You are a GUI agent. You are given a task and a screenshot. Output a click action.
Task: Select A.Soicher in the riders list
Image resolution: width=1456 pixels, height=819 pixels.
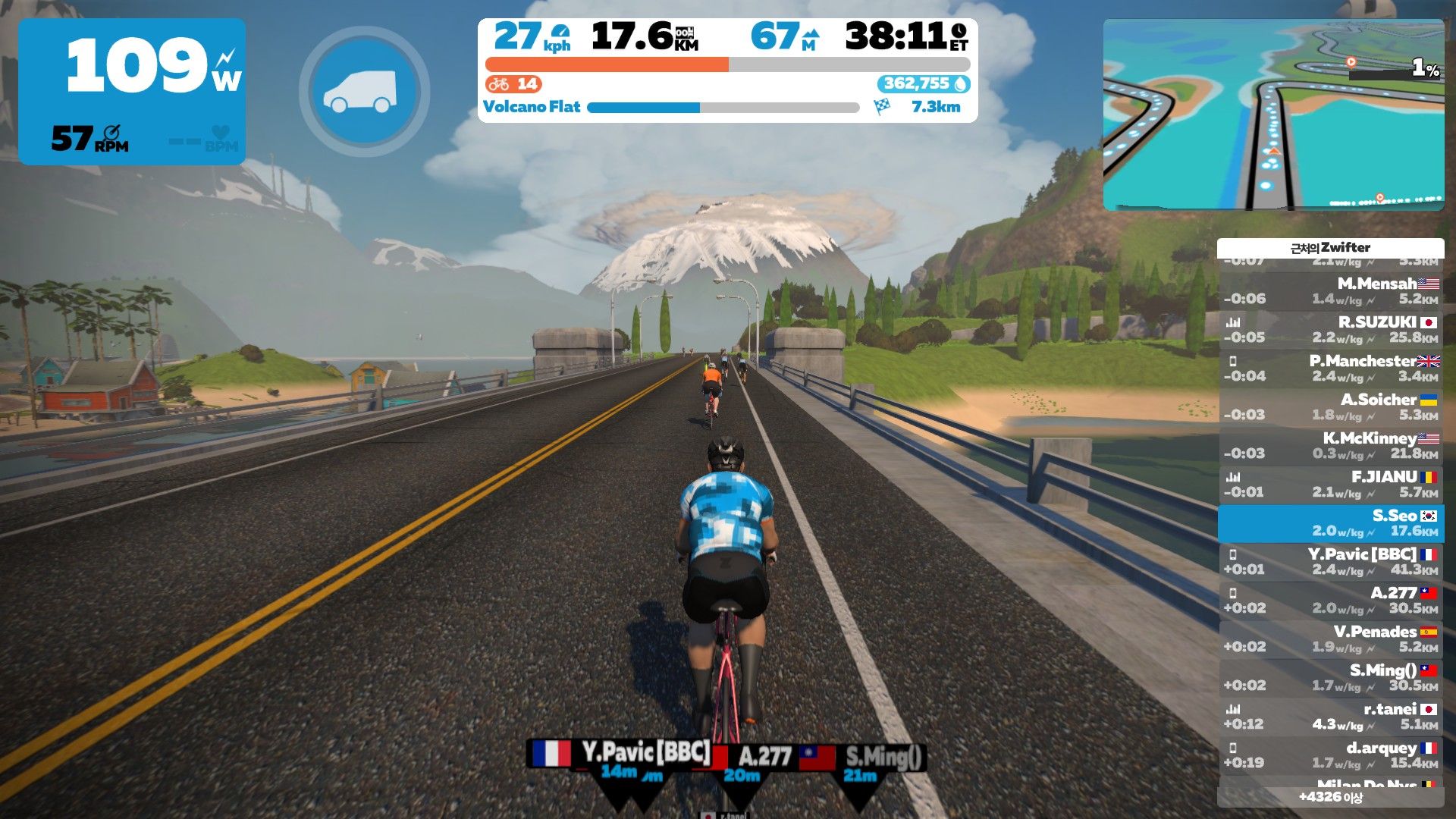[x=1331, y=407]
